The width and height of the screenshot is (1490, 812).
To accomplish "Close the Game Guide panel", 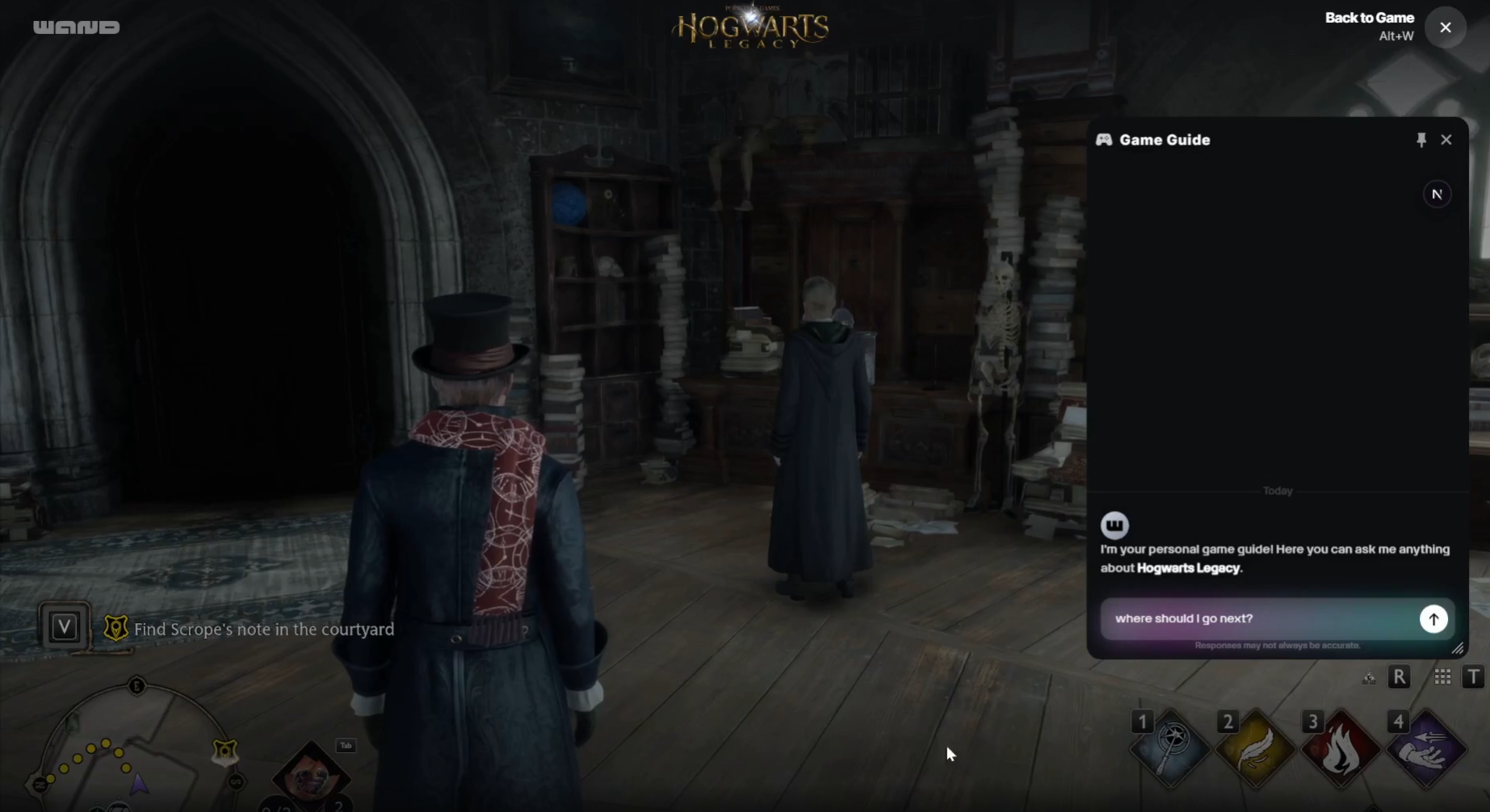I will click(x=1446, y=140).
